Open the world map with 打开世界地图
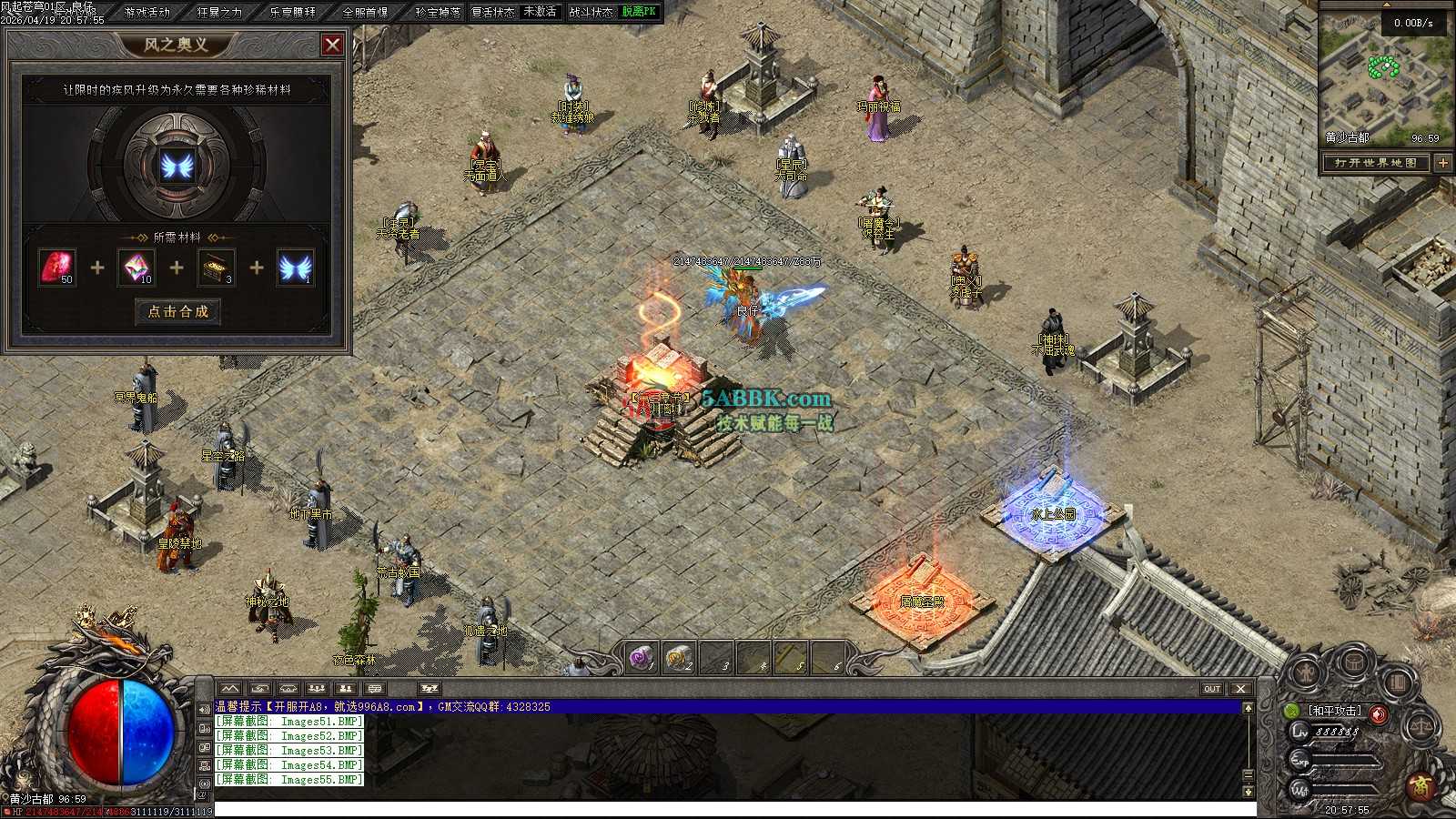1456x819 pixels. [1376, 163]
